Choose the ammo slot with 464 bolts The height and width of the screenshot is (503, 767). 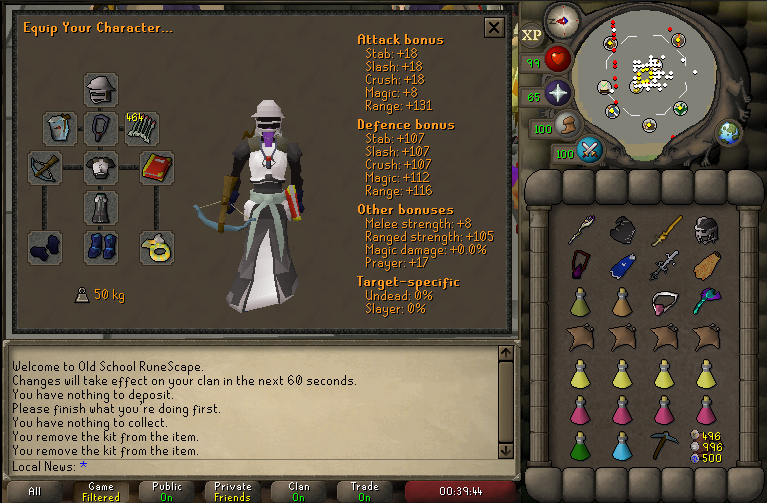tap(141, 128)
